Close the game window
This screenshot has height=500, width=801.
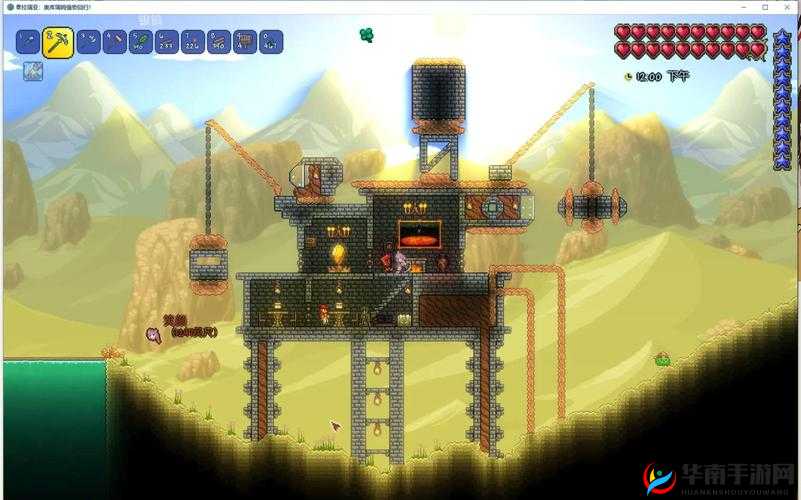[x=787, y=7]
